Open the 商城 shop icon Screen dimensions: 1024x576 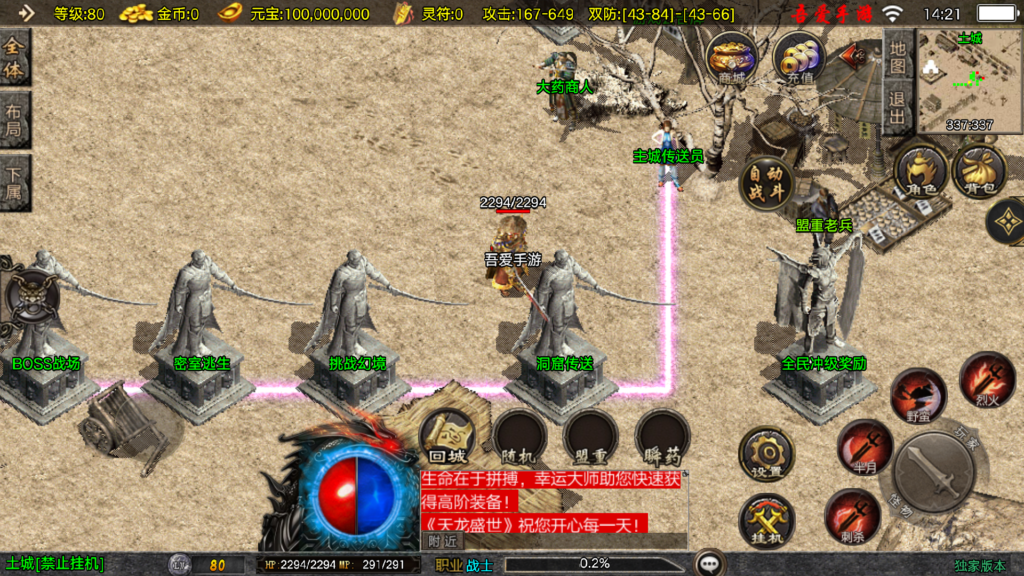pos(731,58)
